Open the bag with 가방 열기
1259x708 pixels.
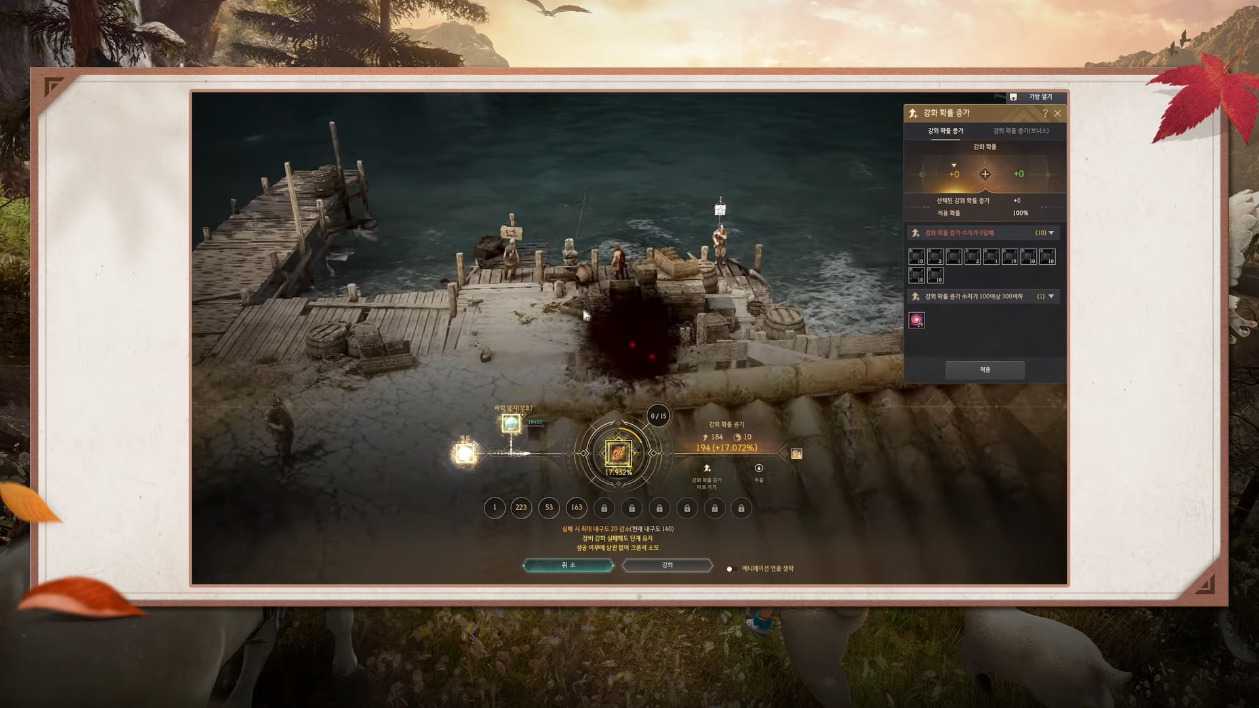click(x=1034, y=97)
